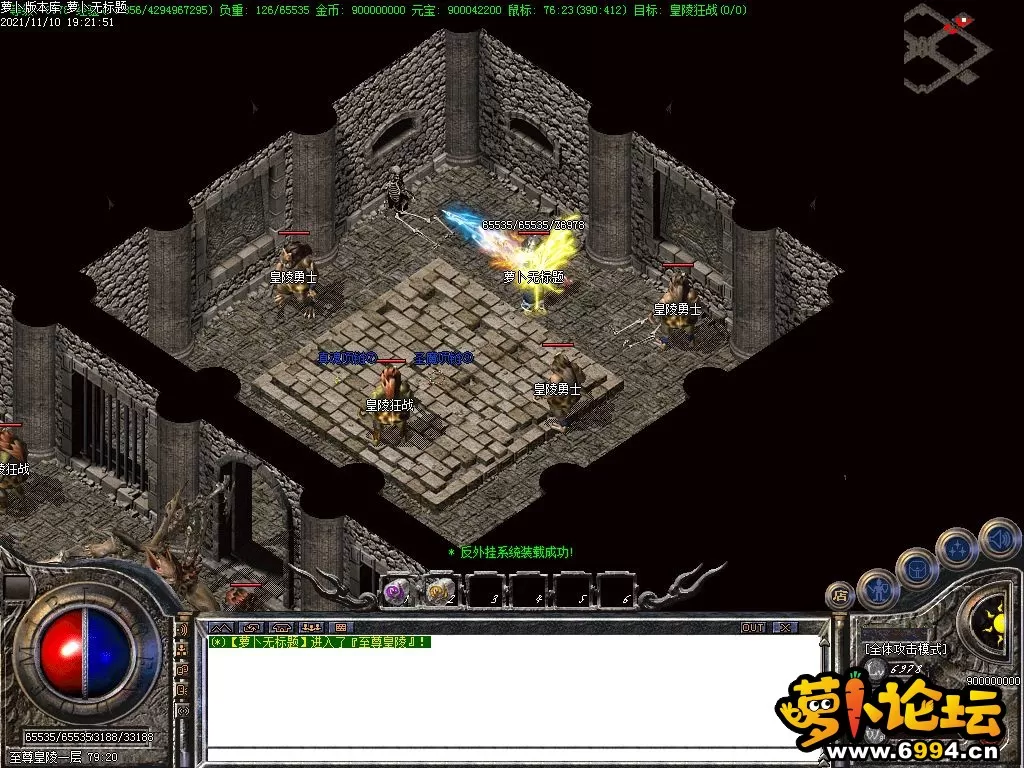Open the character equipment panel
The height and width of the screenshot is (768, 1024).
click(878, 589)
